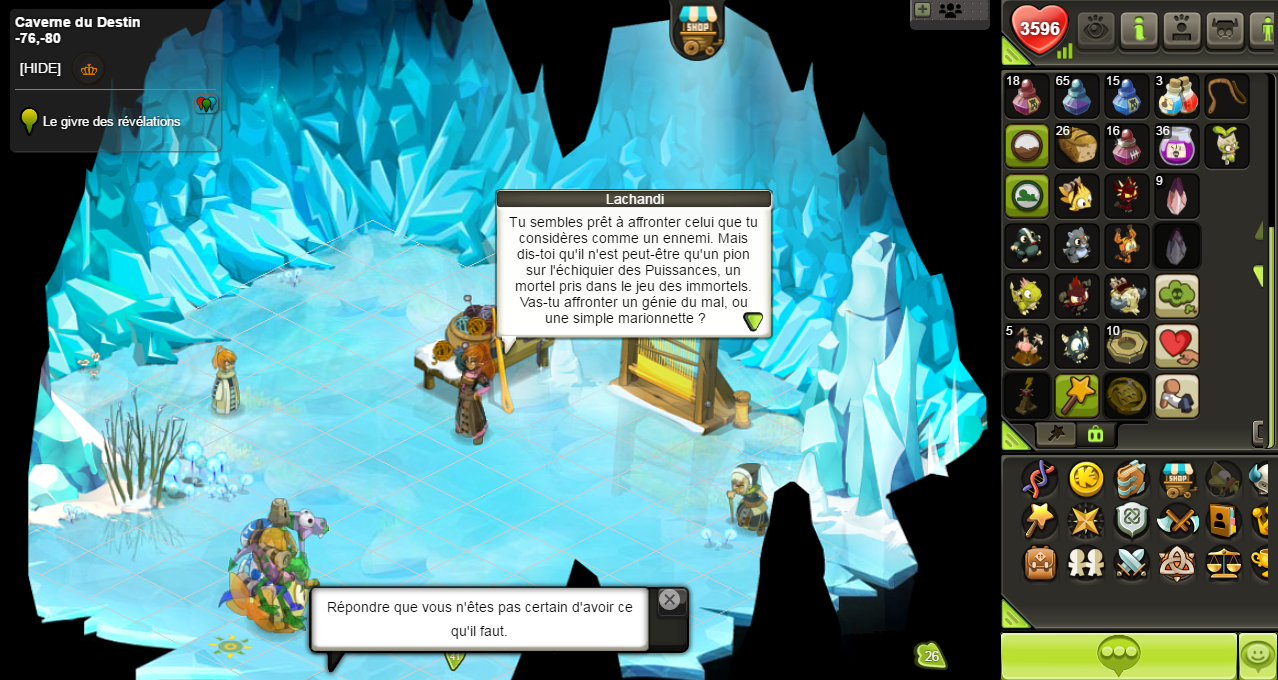Switch to the spells tab with wand icon

1056,434
